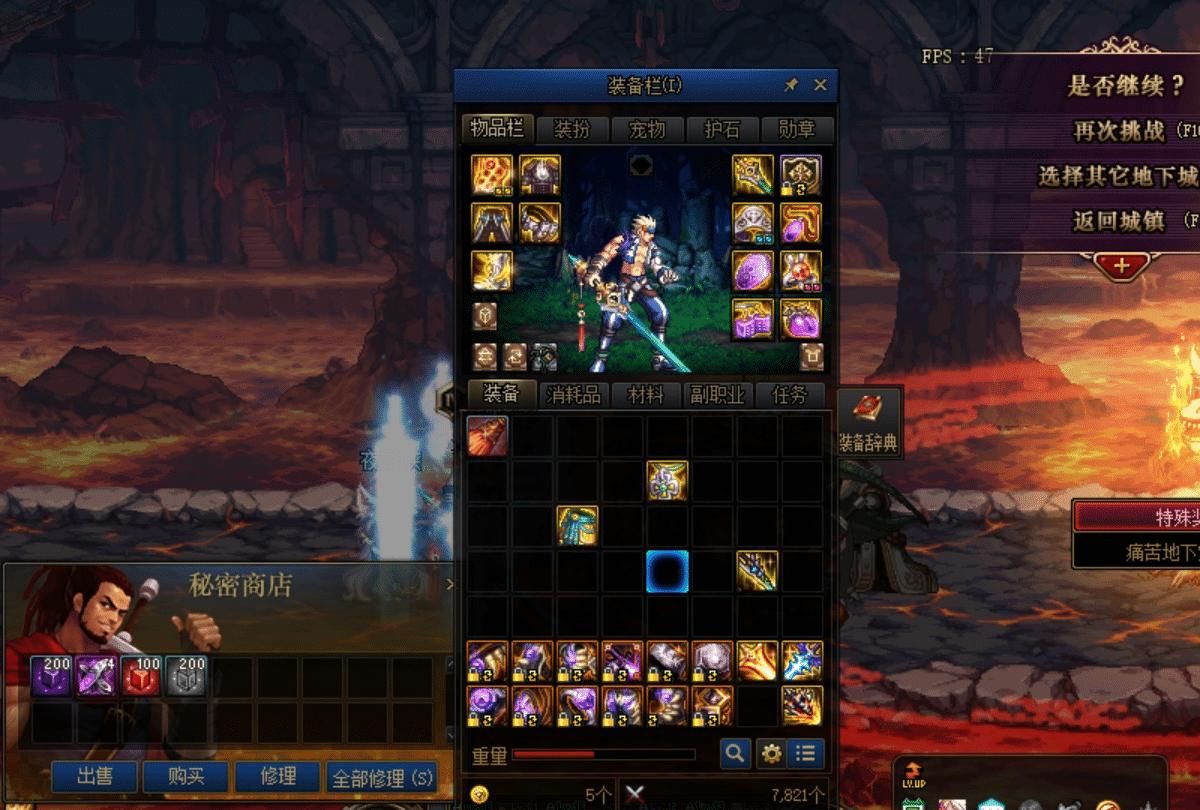Viewport: 1200px width, 810px height.
Task: Repair everything with 全部修理 (S)
Action: coord(381,777)
